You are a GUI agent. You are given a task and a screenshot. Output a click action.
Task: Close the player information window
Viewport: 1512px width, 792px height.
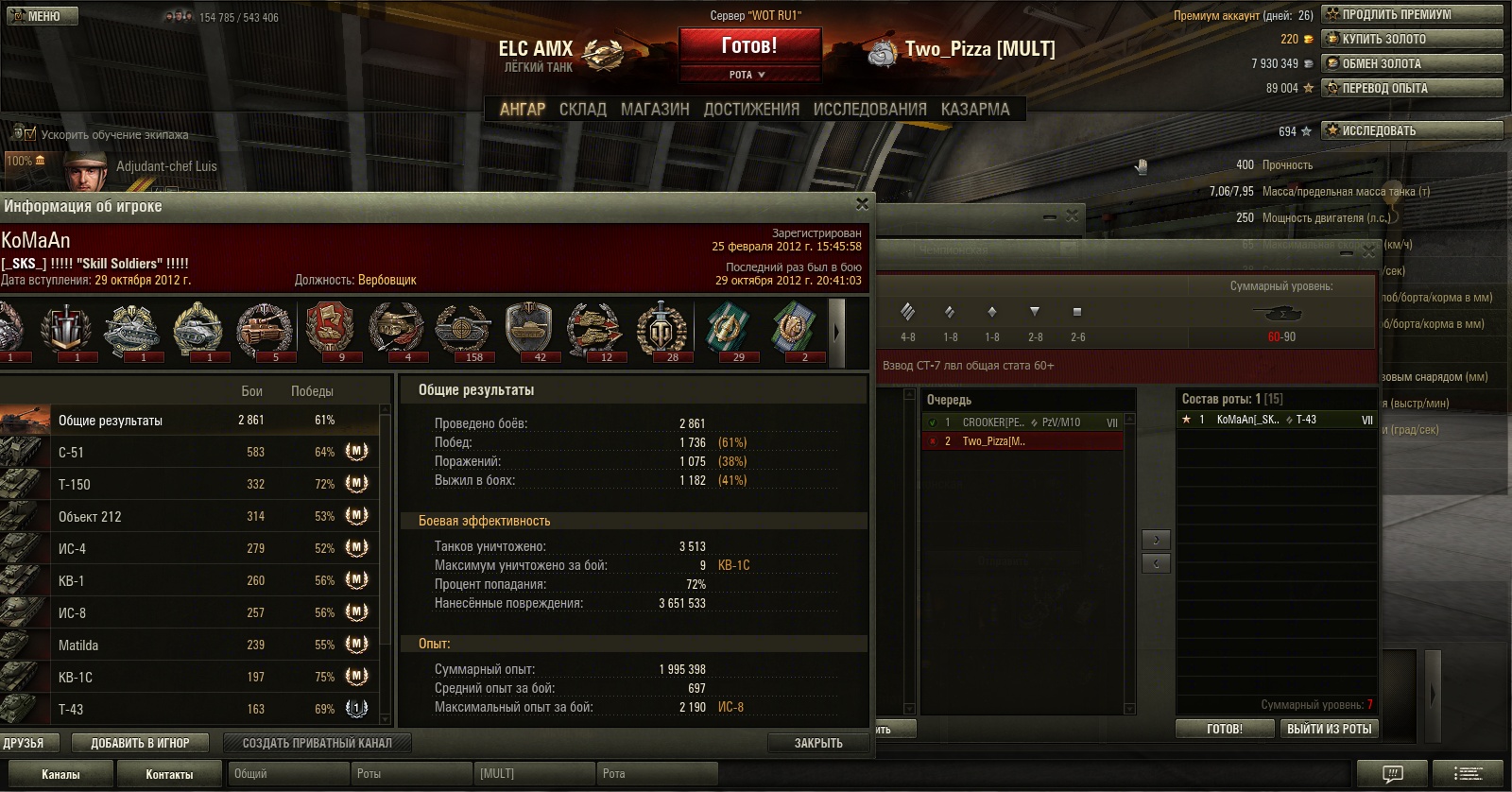pos(862,204)
